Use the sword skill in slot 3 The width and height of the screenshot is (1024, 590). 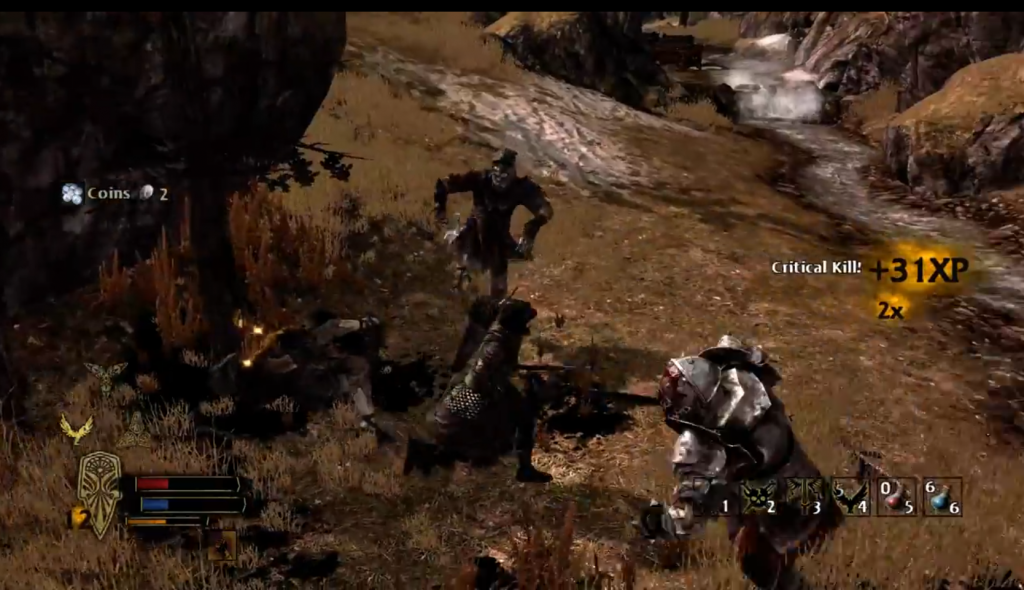click(x=804, y=496)
